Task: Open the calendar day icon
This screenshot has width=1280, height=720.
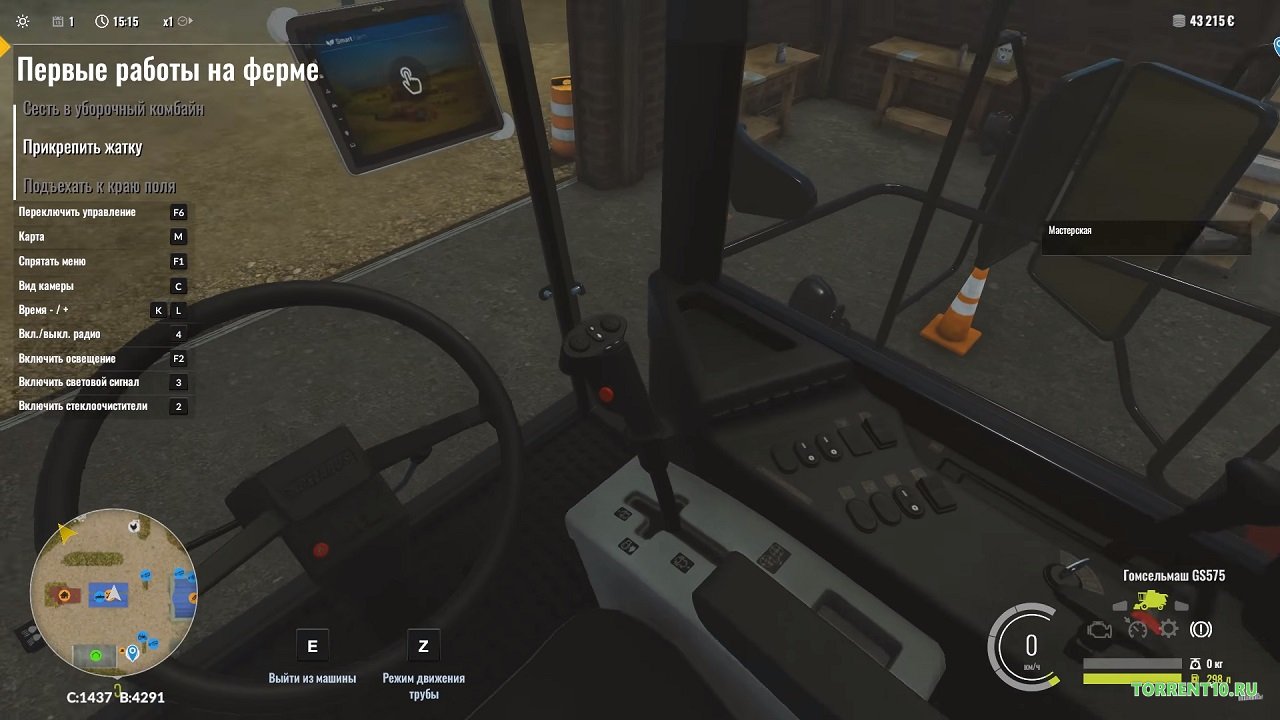Action: [x=58, y=21]
